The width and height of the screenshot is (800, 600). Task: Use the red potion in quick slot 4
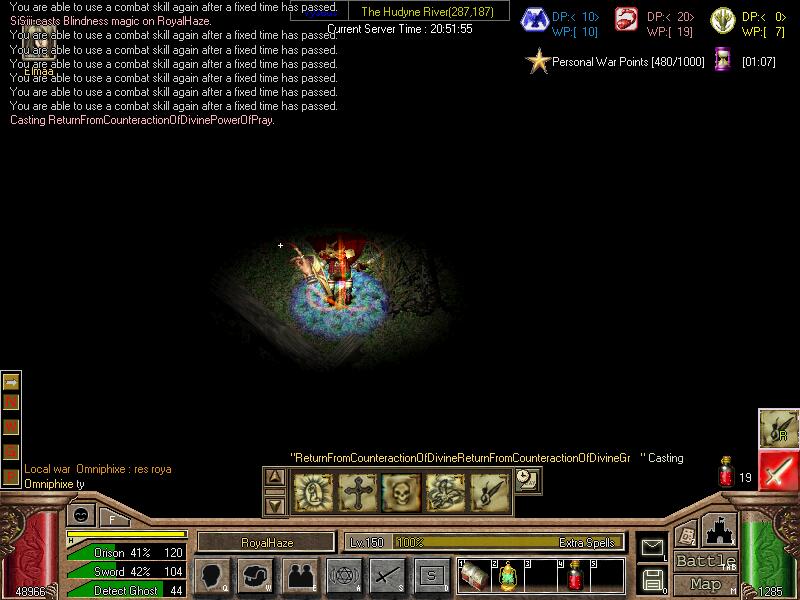tap(575, 576)
